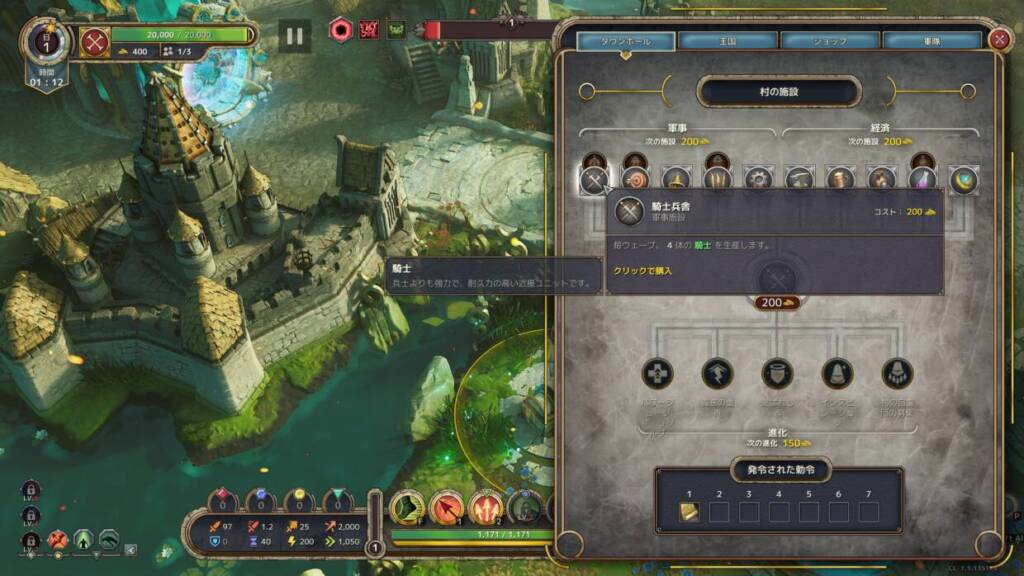Pause the game with the pause button
The image size is (1024, 576).
tap(294, 37)
